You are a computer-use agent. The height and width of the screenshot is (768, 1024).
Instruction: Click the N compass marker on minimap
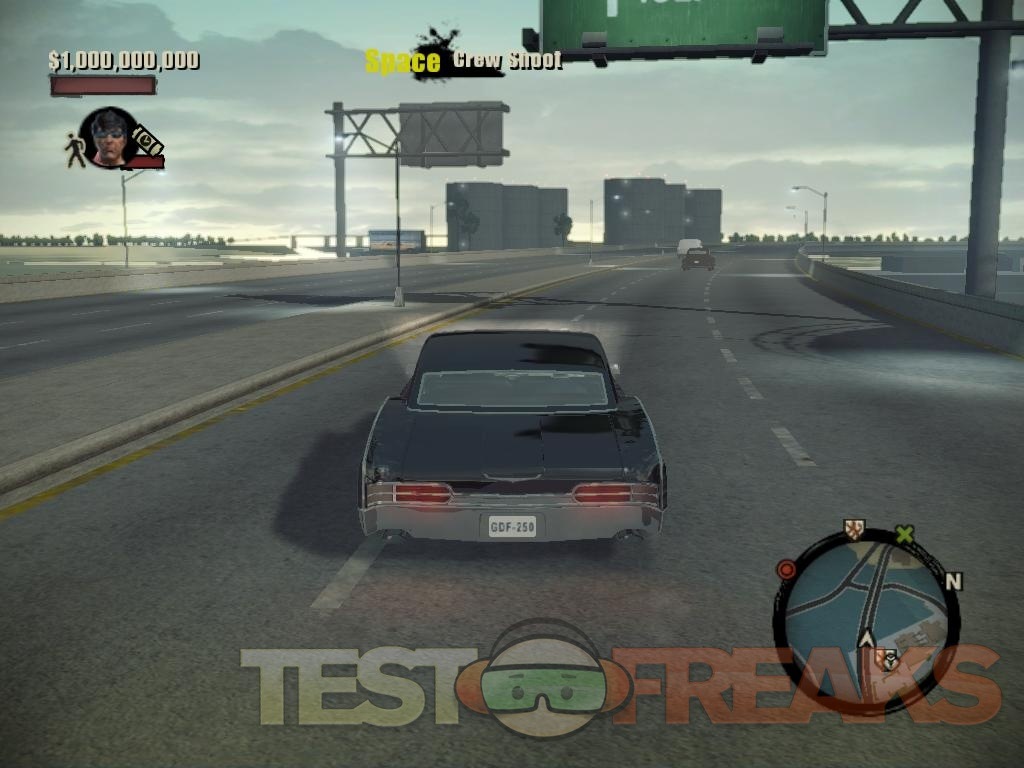[952, 581]
